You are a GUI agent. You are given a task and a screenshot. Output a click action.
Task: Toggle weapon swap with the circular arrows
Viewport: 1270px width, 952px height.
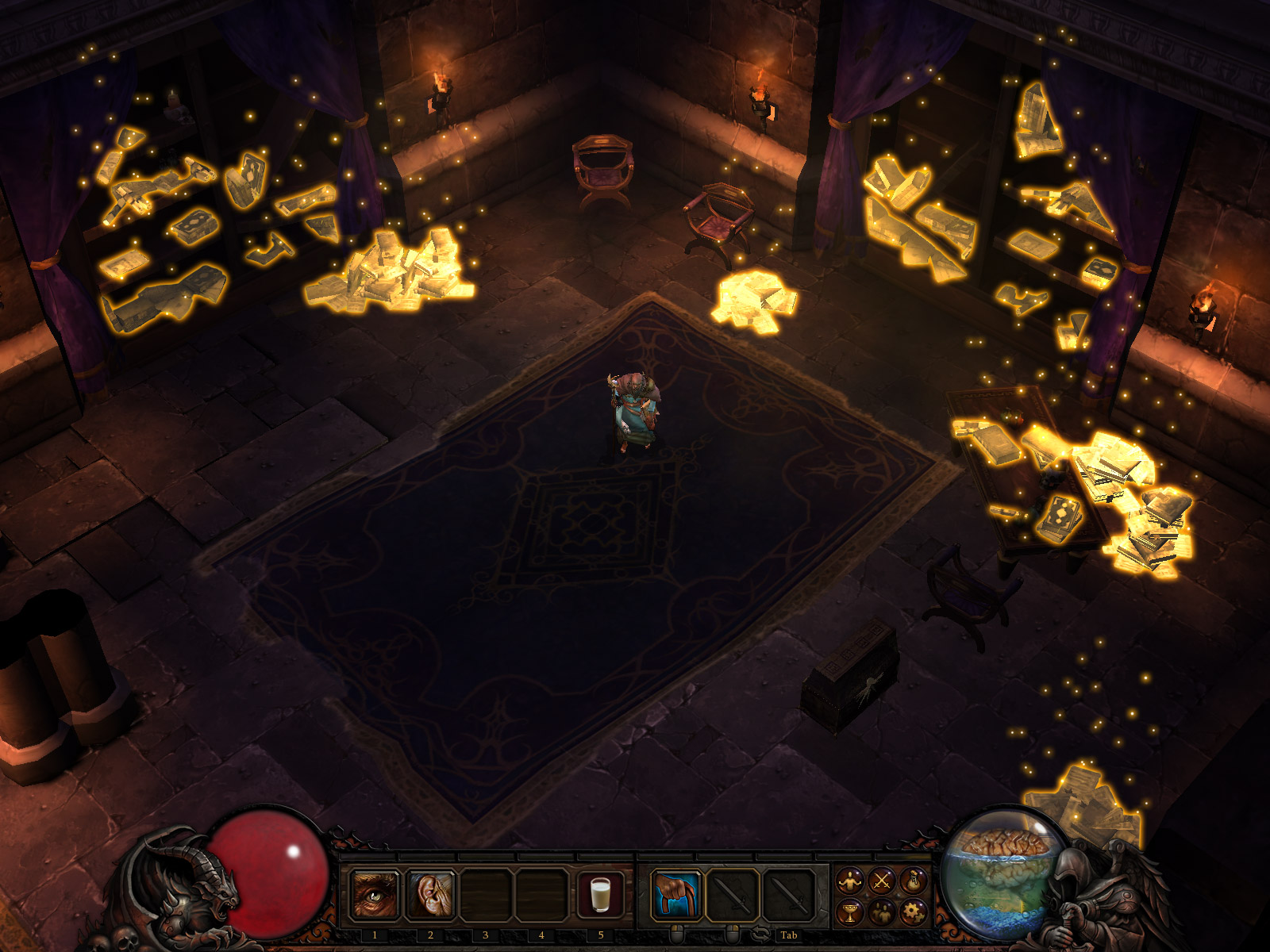(x=761, y=934)
